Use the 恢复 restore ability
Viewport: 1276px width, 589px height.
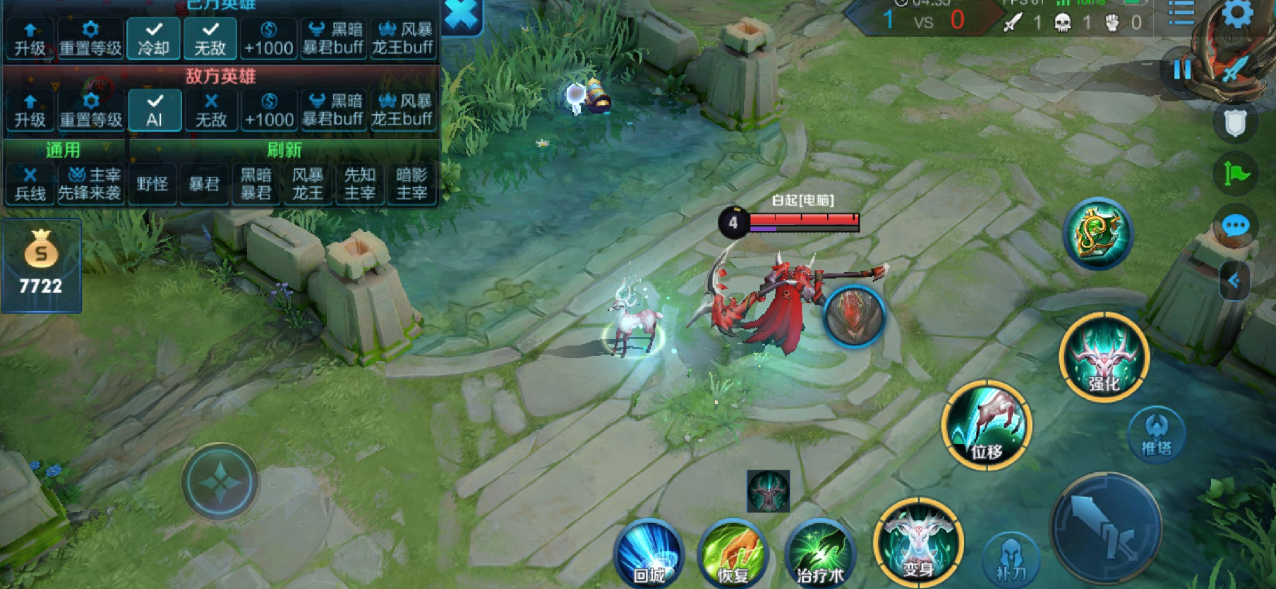[x=733, y=552]
